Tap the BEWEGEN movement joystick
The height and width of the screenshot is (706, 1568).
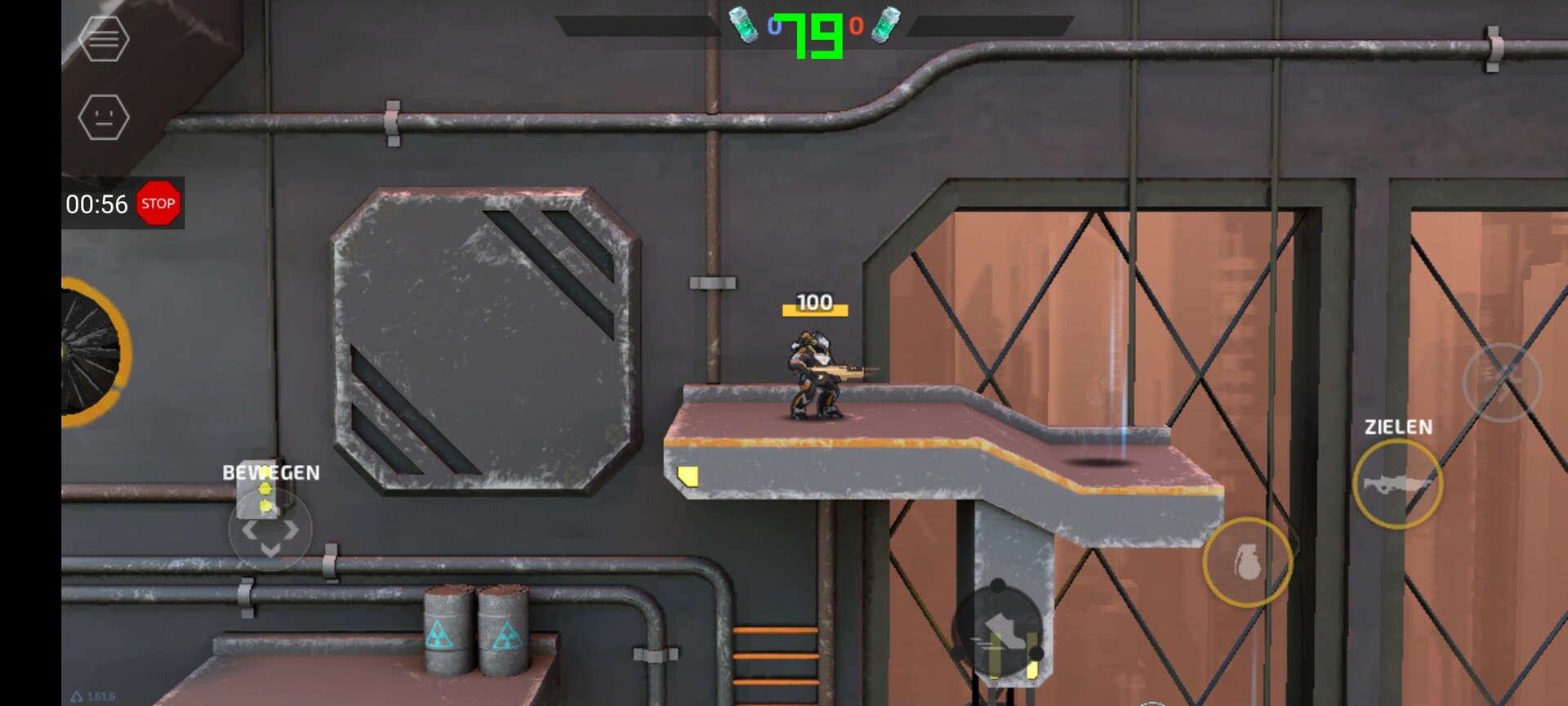point(270,530)
